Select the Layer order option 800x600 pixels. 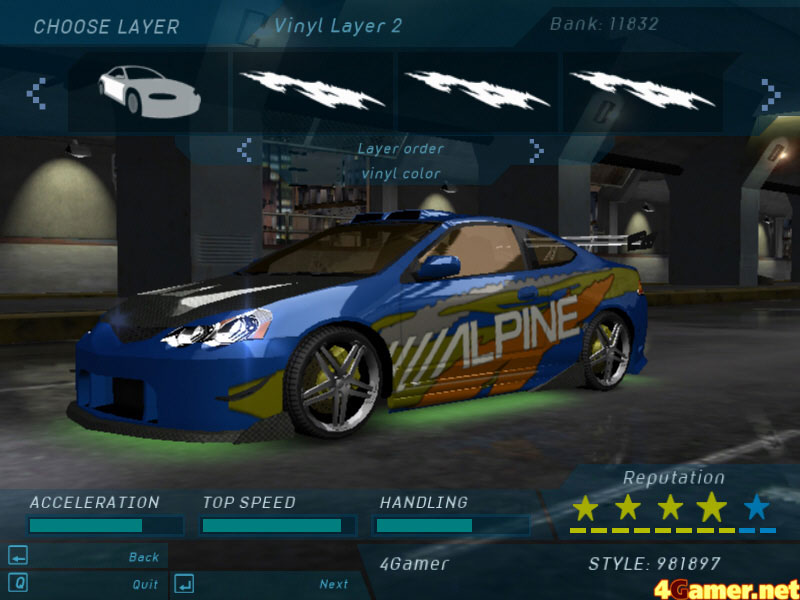[x=400, y=149]
